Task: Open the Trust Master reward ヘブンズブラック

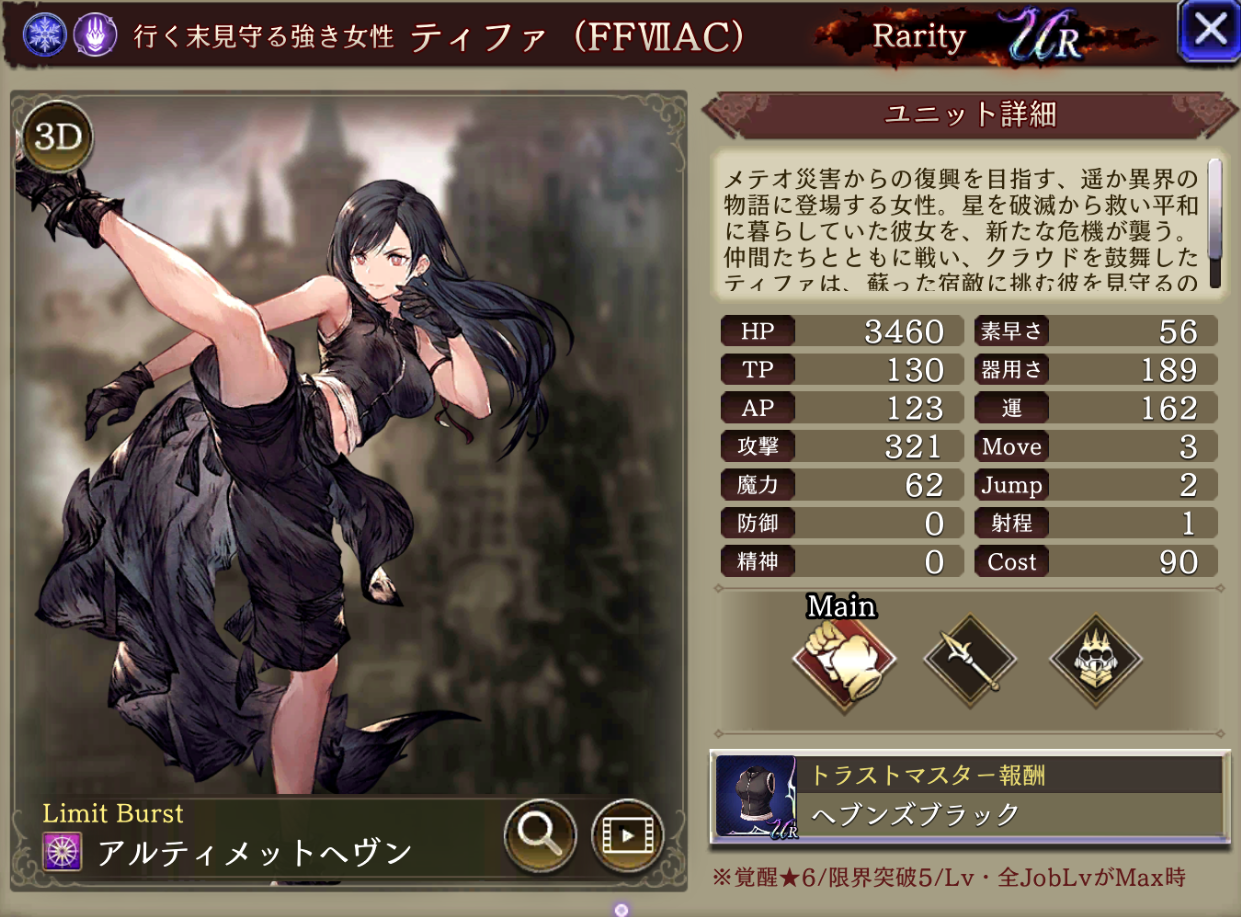Action: (970, 797)
